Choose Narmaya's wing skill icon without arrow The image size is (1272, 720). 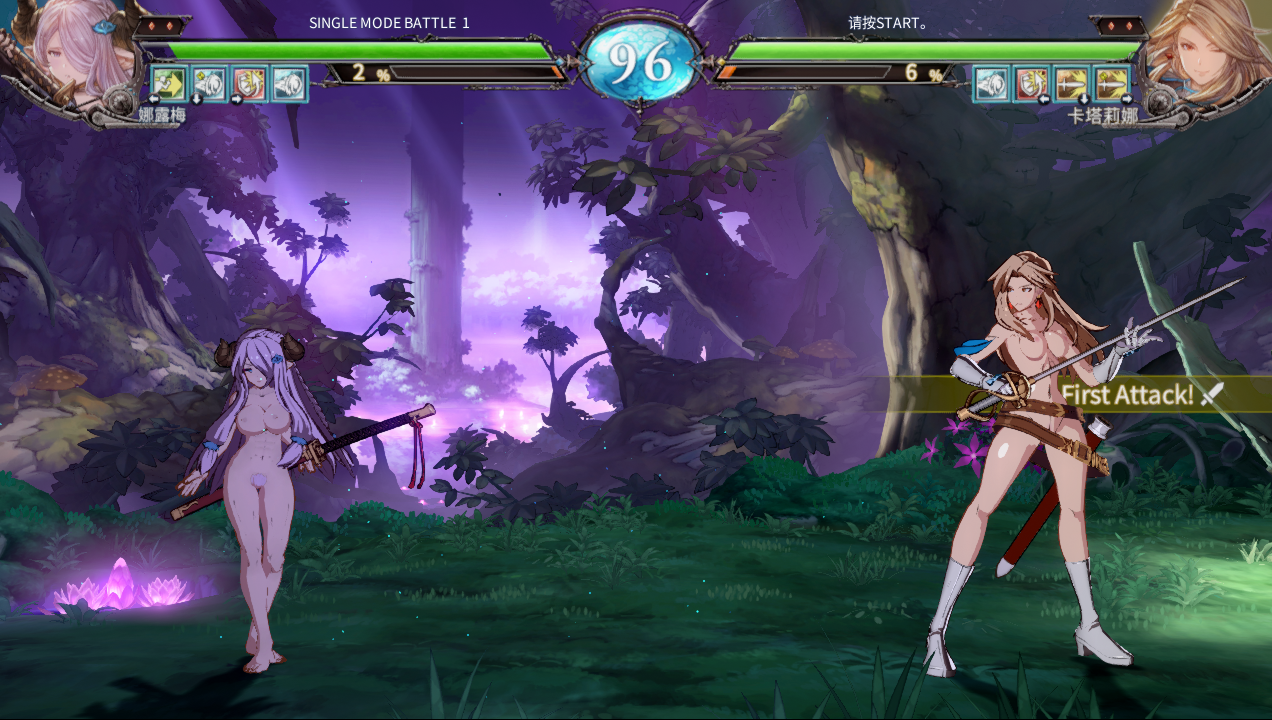(x=289, y=84)
